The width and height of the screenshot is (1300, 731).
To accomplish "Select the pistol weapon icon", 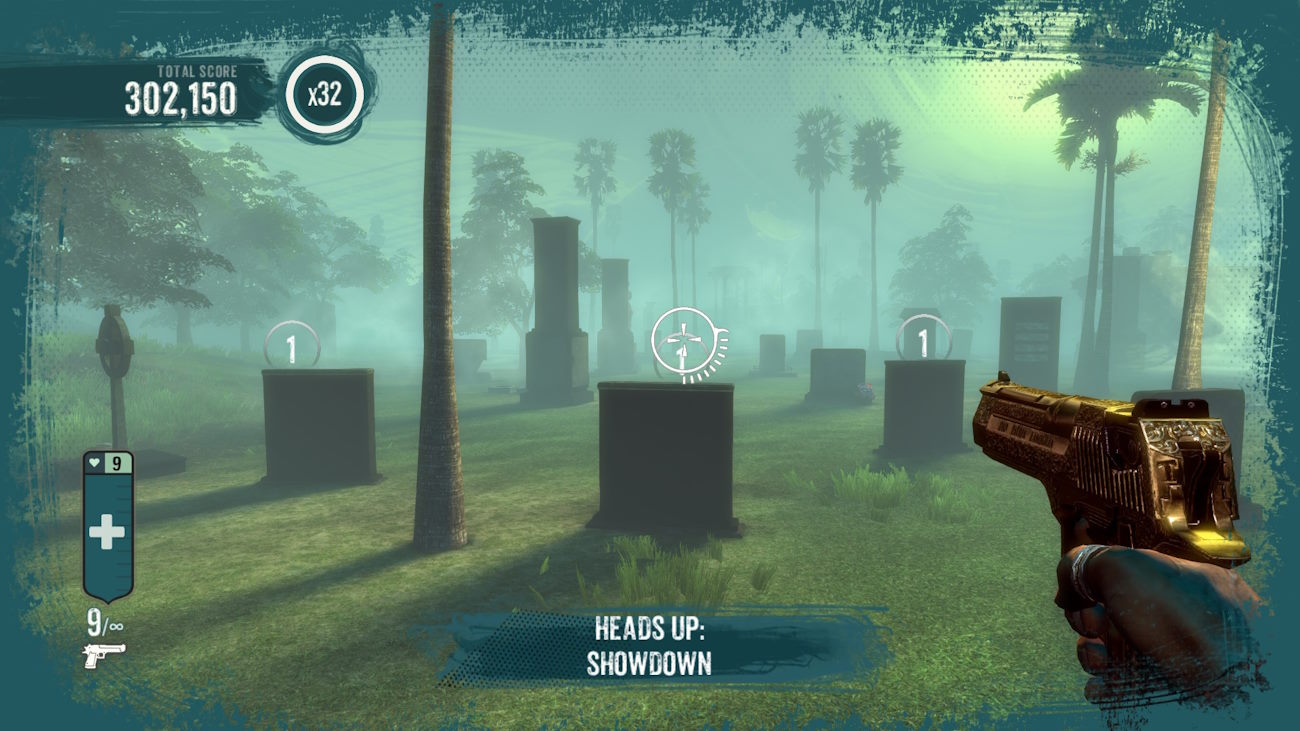I will point(104,654).
